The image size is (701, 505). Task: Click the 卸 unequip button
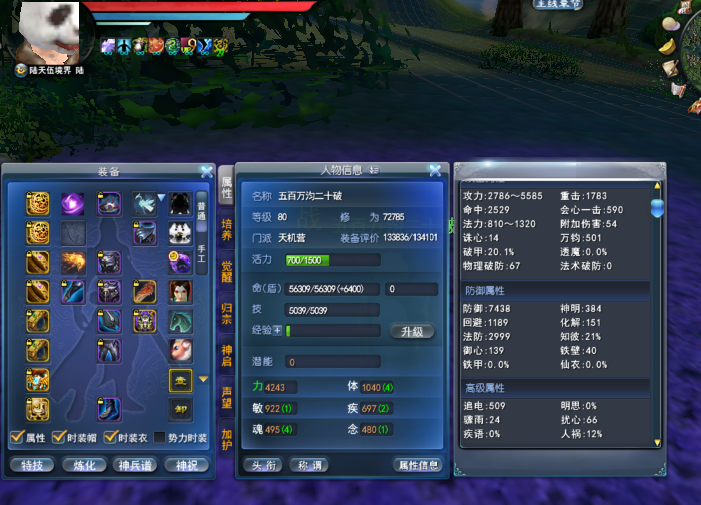coord(180,409)
